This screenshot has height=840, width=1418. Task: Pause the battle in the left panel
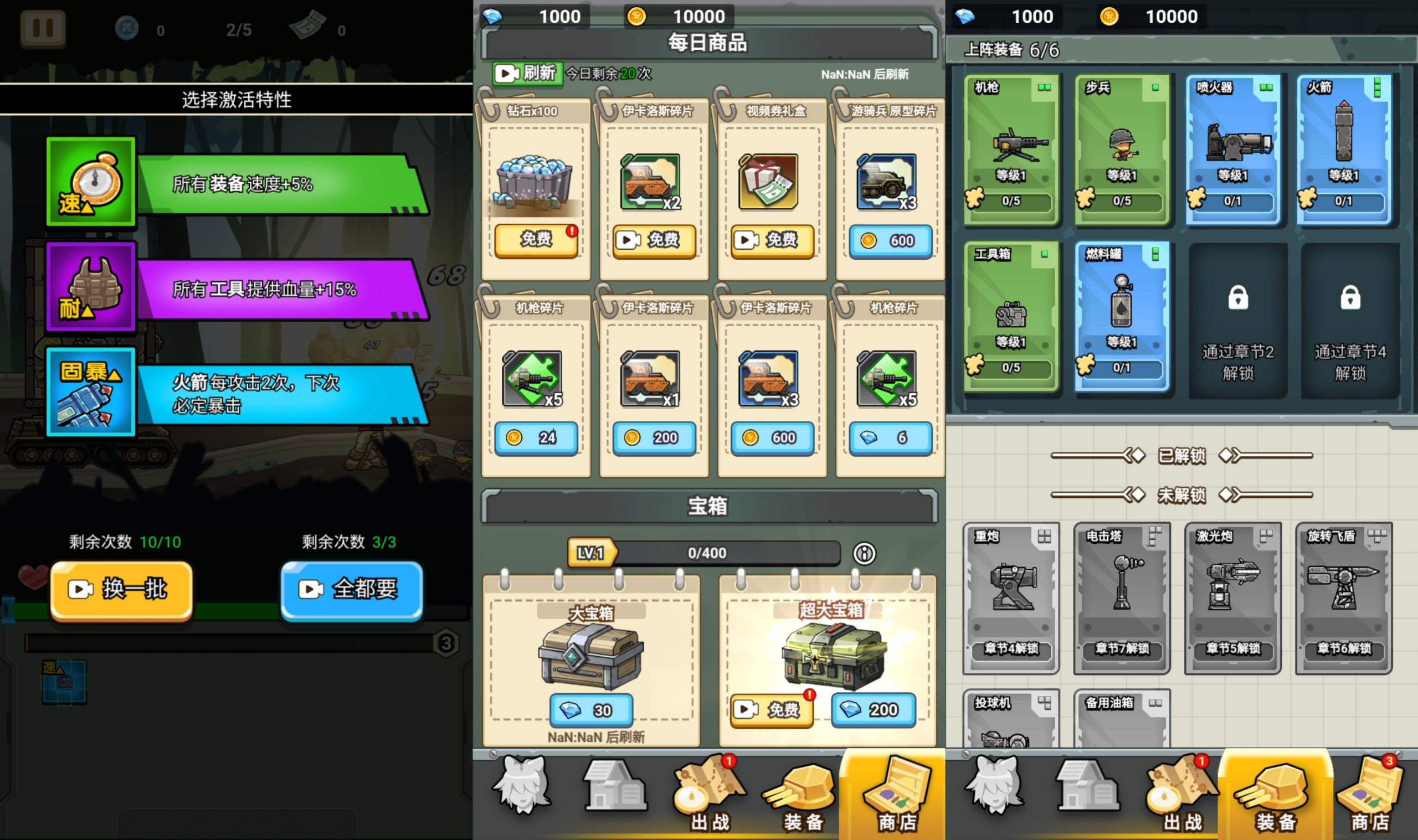coord(43,27)
